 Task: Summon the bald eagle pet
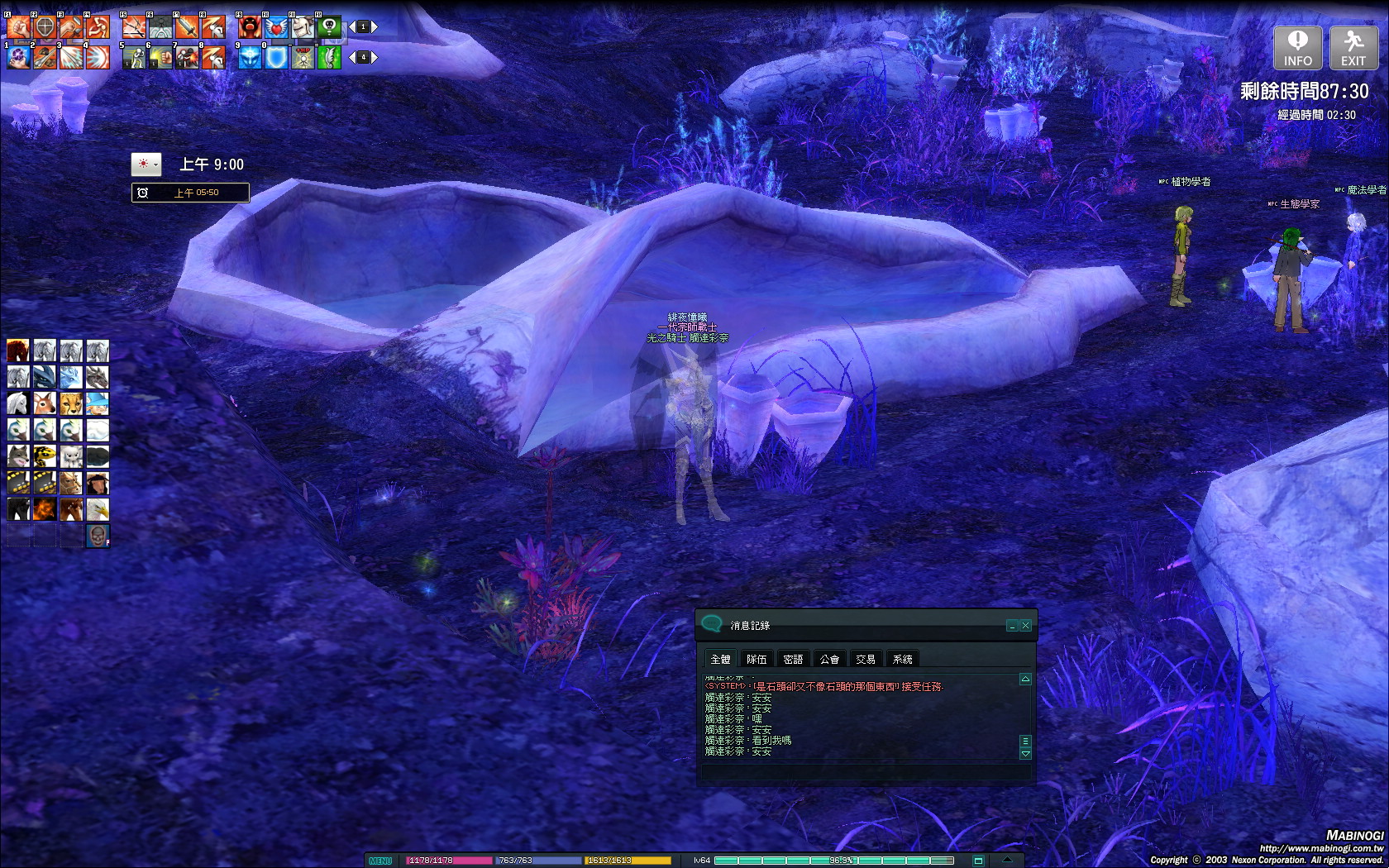tap(98, 509)
